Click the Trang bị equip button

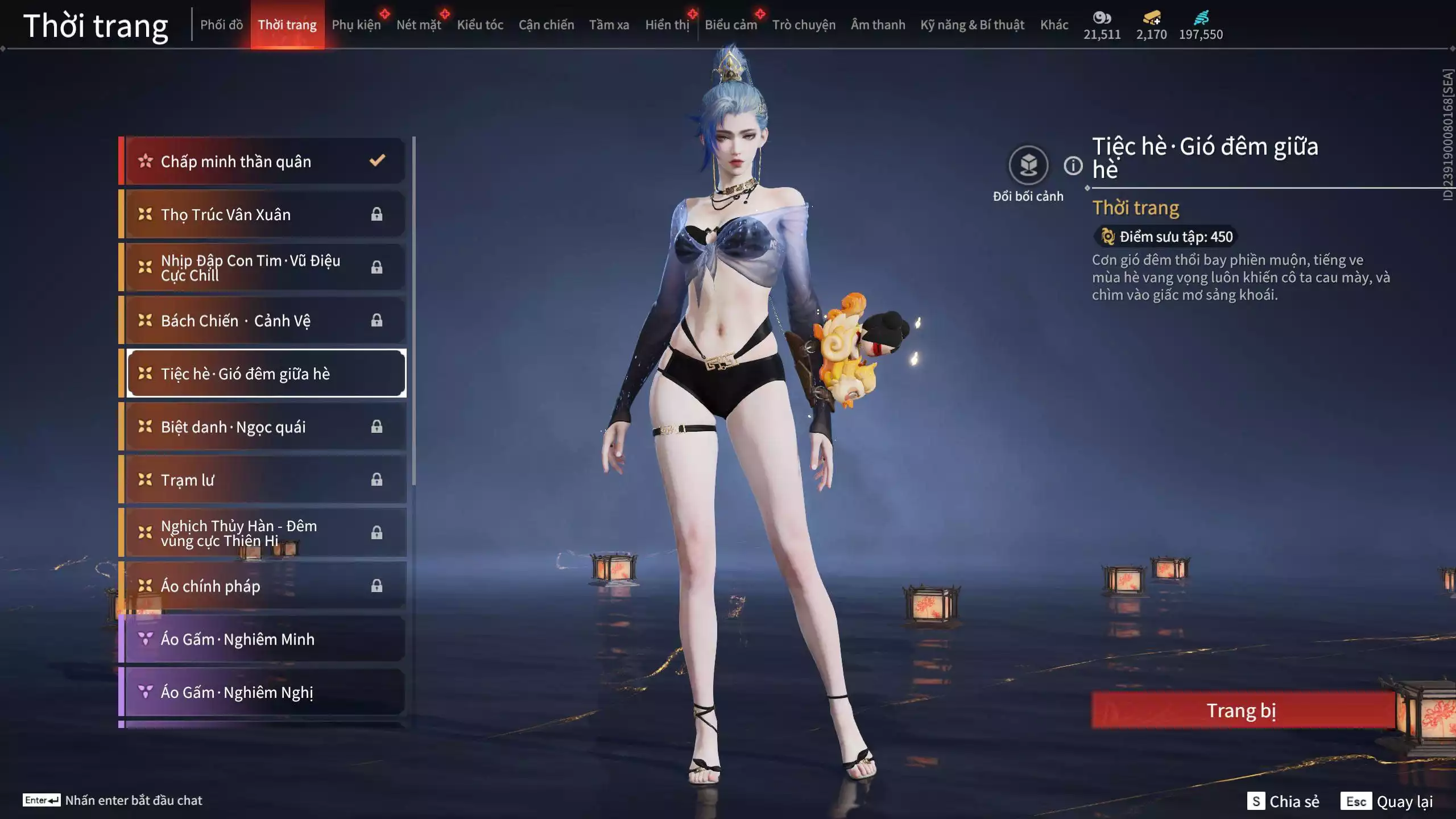[x=1242, y=711]
